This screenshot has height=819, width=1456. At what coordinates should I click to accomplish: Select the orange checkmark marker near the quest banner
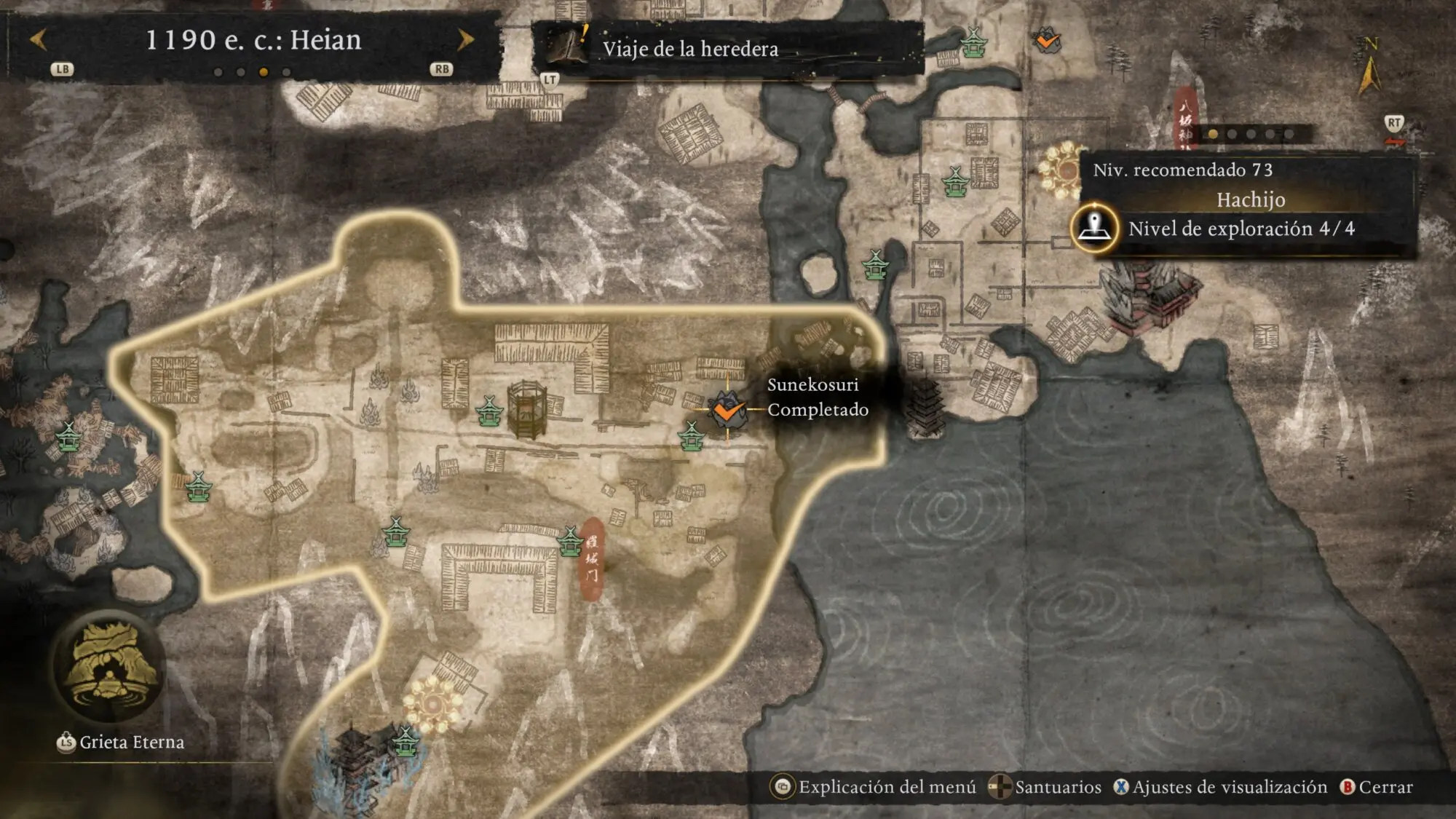click(x=1048, y=41)
